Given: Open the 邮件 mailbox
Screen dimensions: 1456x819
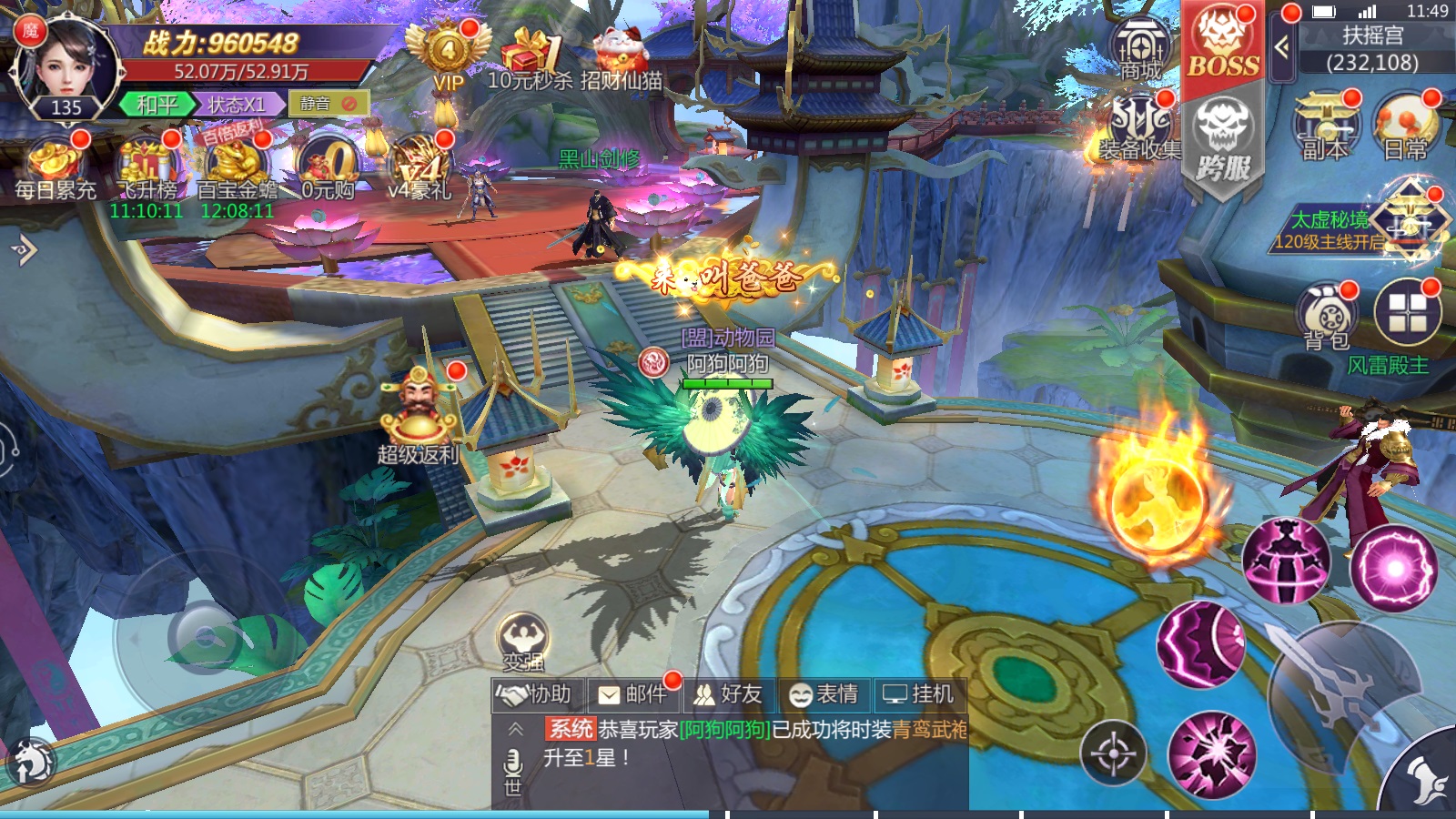Looking at the screenshot, I should click(632, 694).
